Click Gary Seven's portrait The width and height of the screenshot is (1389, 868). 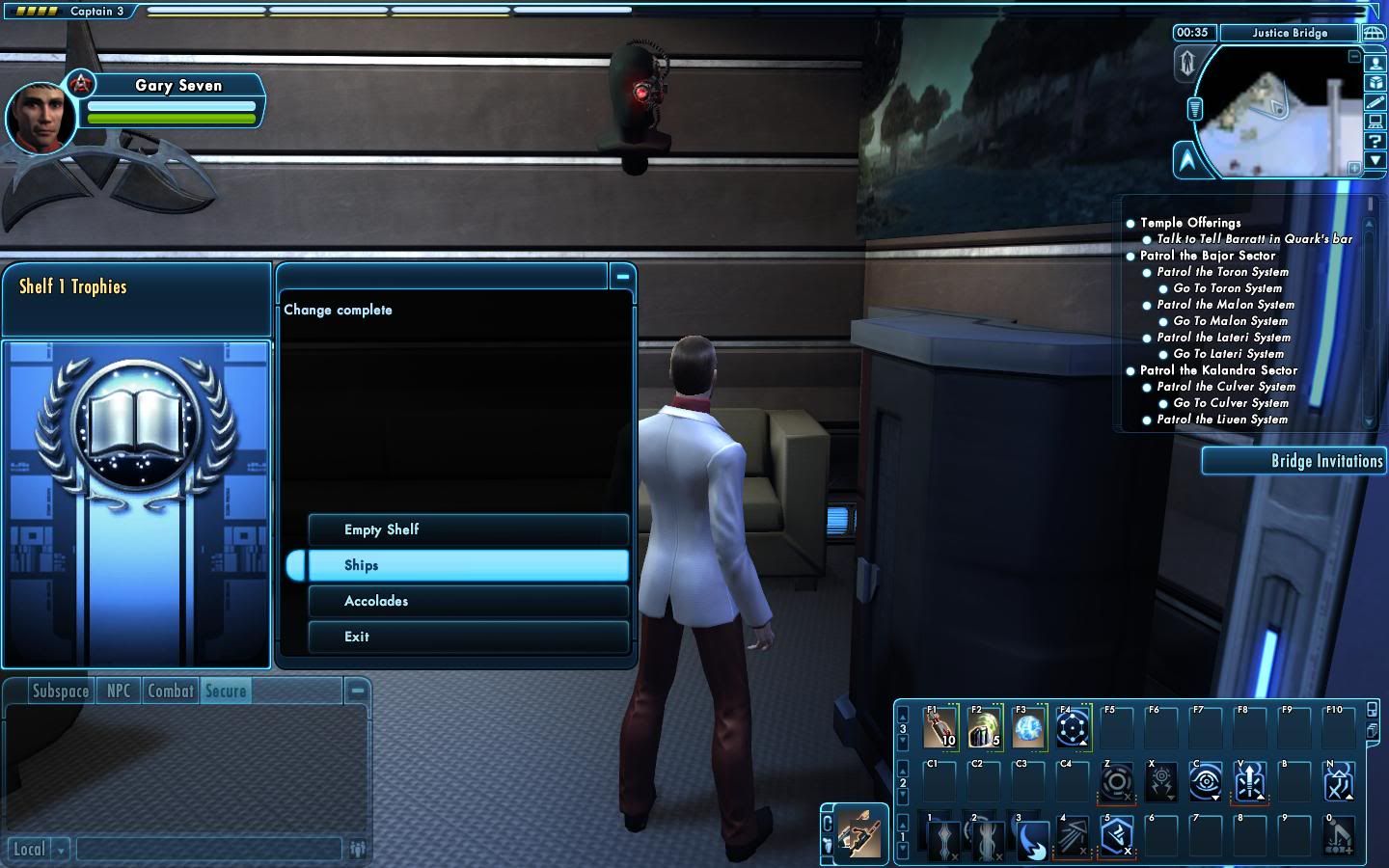click(39, 119)
